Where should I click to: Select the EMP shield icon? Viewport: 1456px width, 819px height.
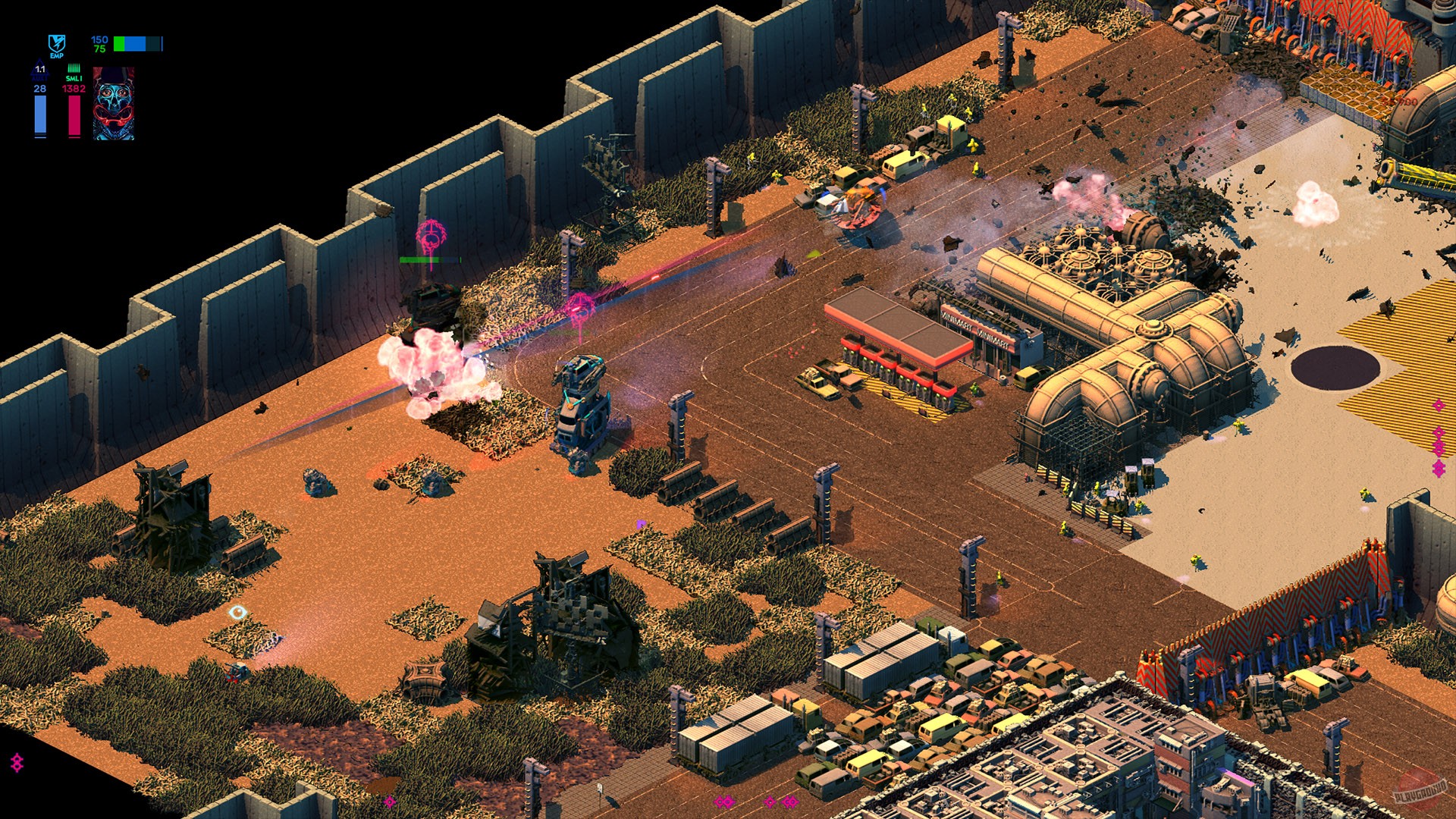coord(56,44)
